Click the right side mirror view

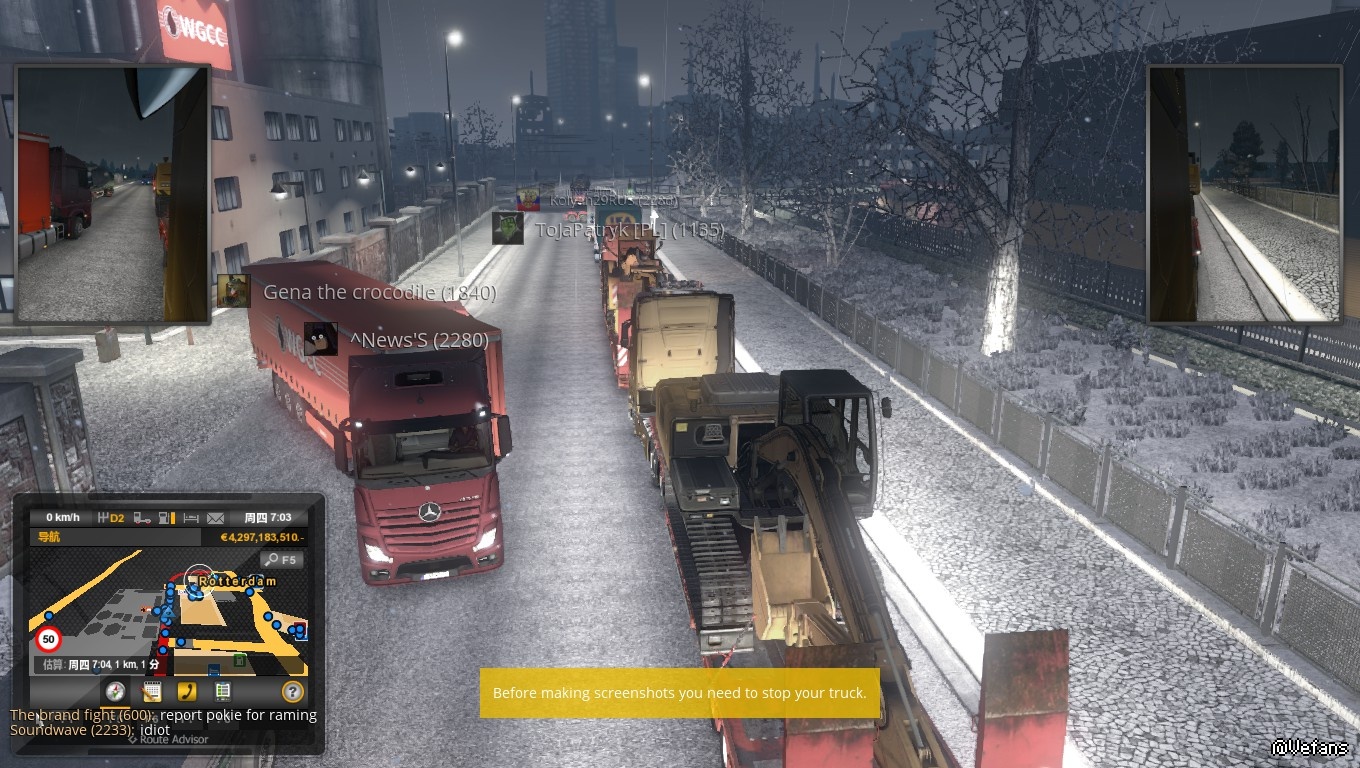tap(1244, 194)
